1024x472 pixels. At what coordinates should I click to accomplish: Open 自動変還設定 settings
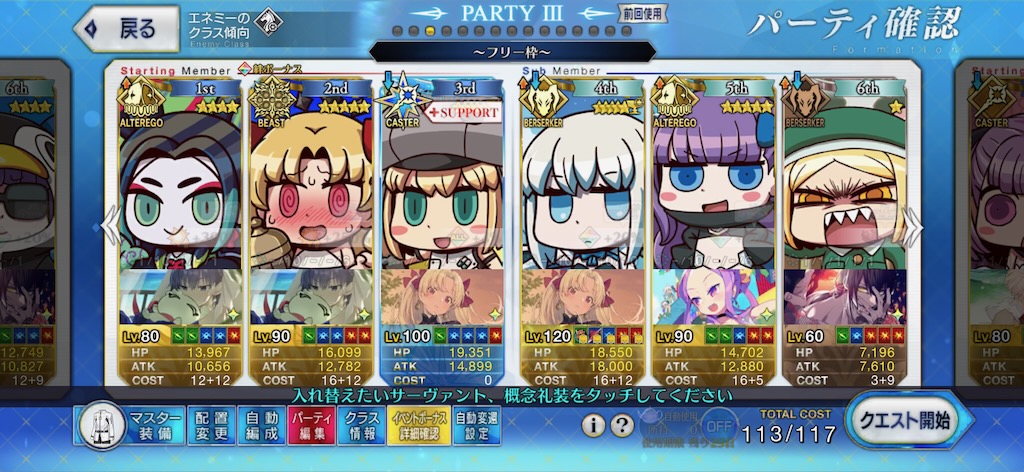478,426
